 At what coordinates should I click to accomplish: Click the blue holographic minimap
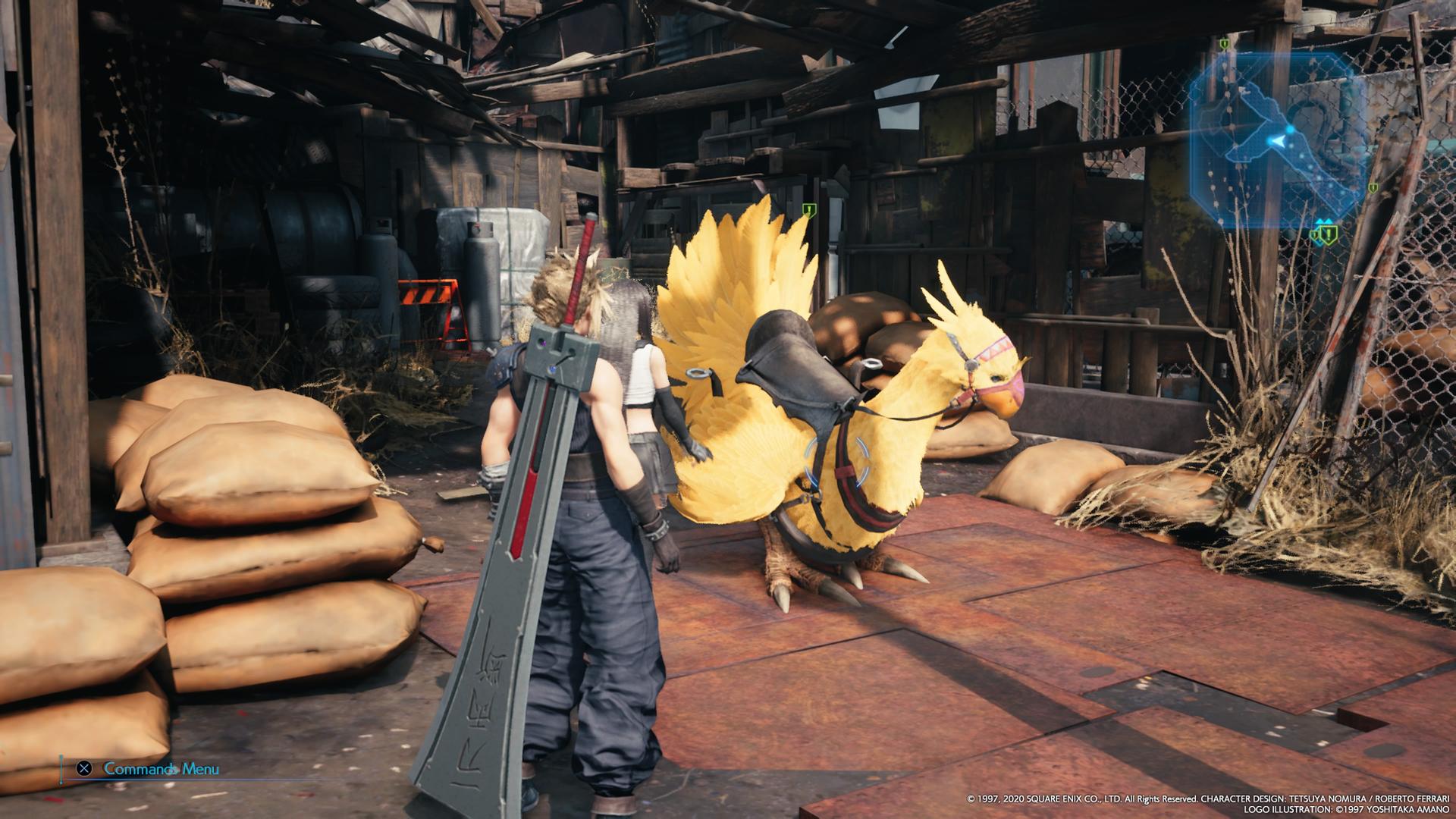pos(1279,139)
